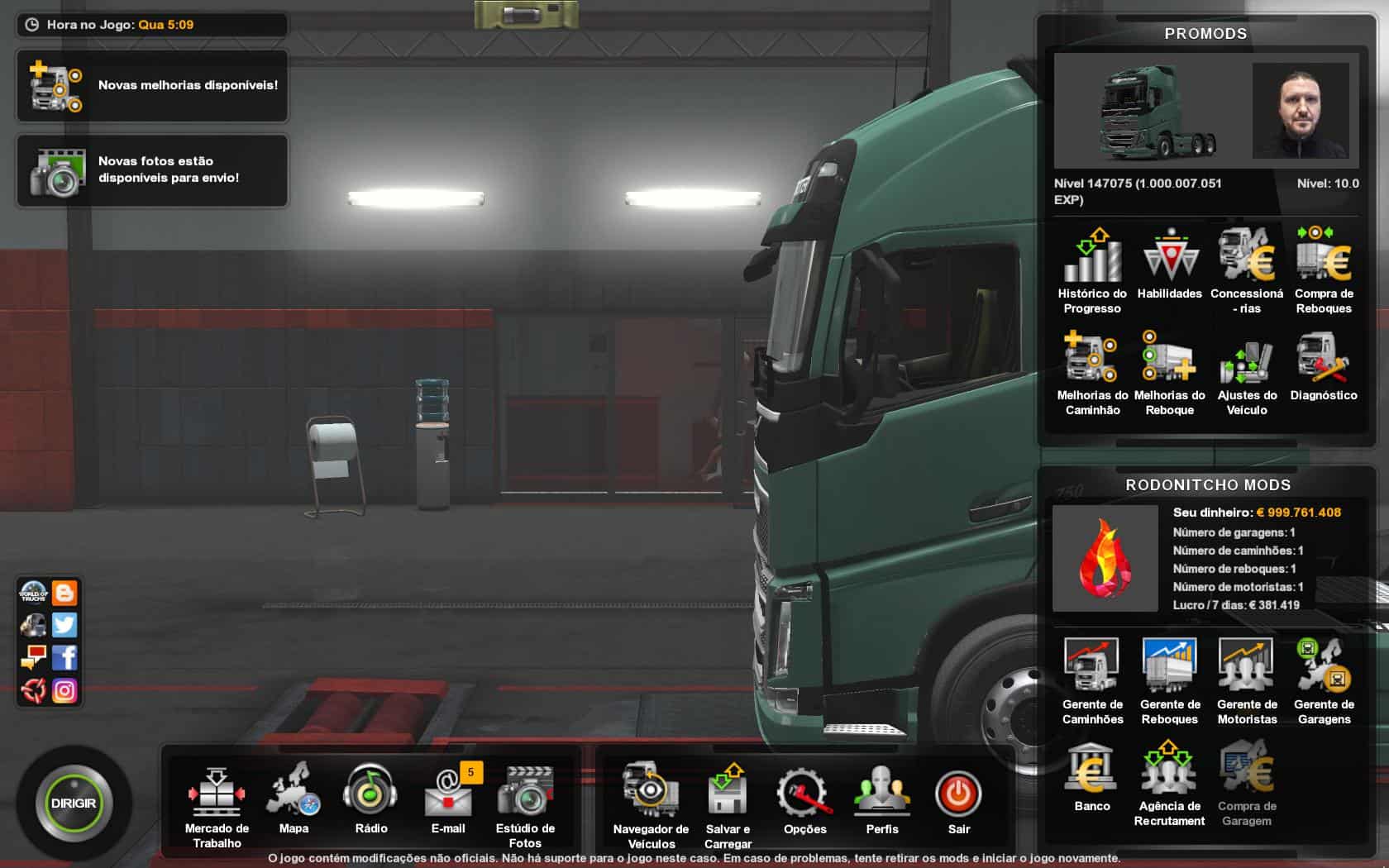Start driving with the DIRIGIR button
Screen dimensions: 1389x868
(x=74, y=803)
